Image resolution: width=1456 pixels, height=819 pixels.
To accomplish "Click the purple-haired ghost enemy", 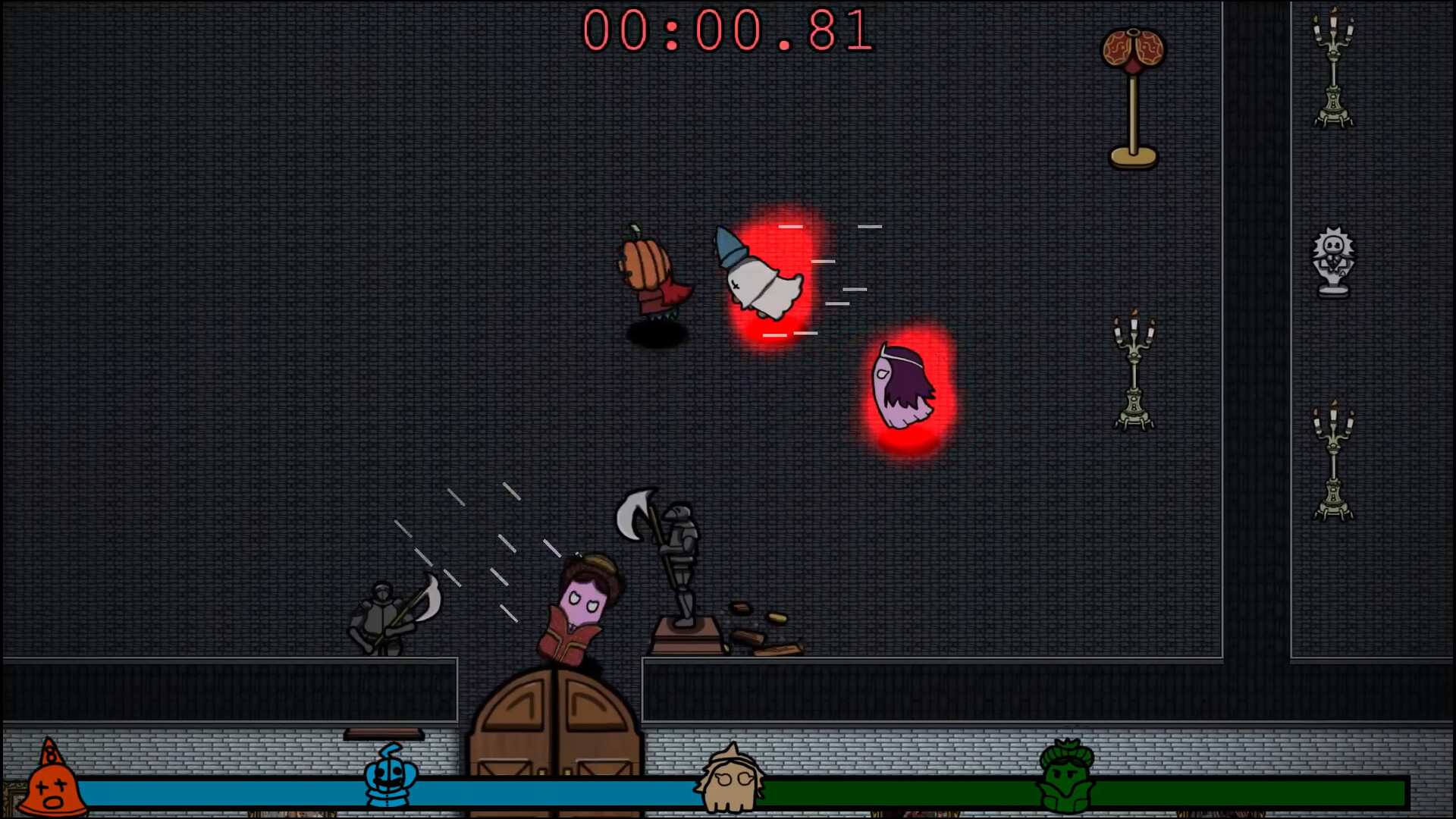I will pos(904,387).
